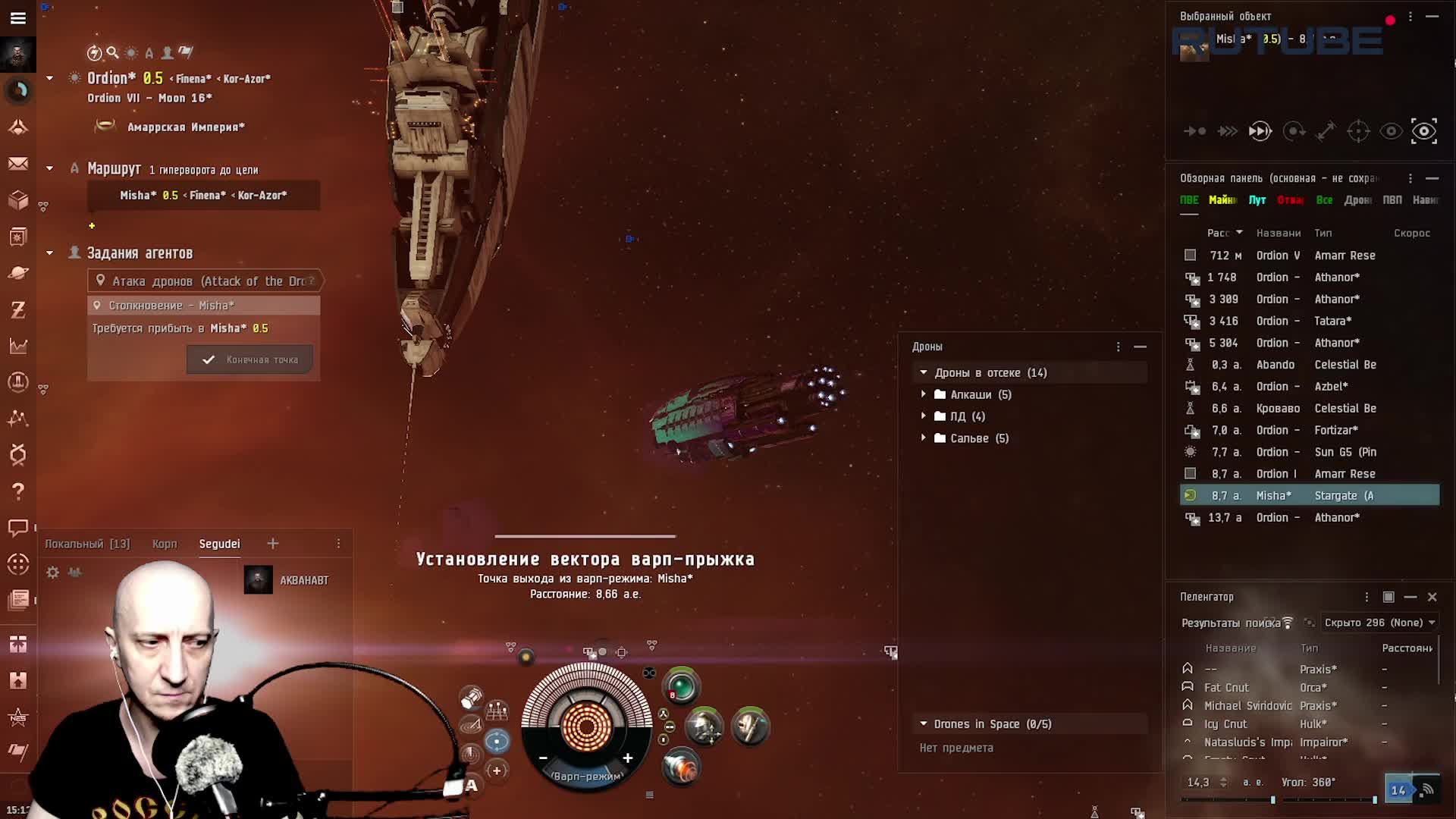
Task: Open the Neocom hamburger menu
Action: 18,17
